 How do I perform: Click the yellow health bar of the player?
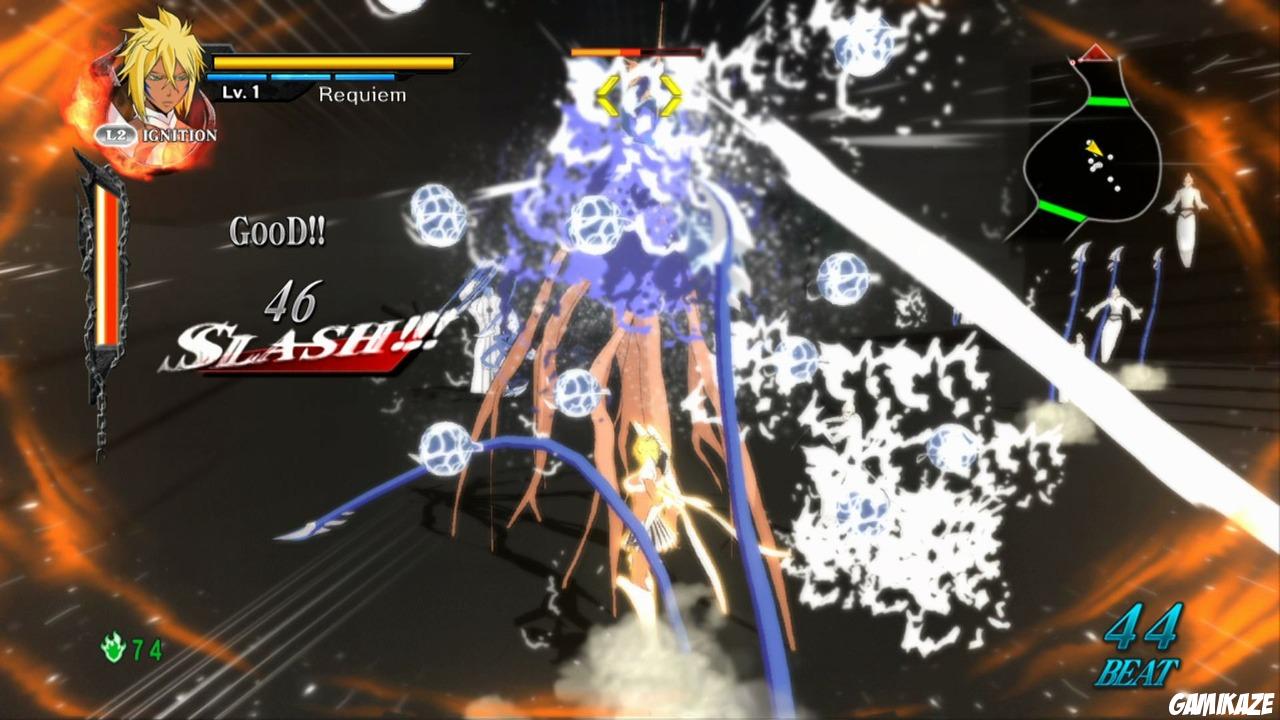point(330,62)
